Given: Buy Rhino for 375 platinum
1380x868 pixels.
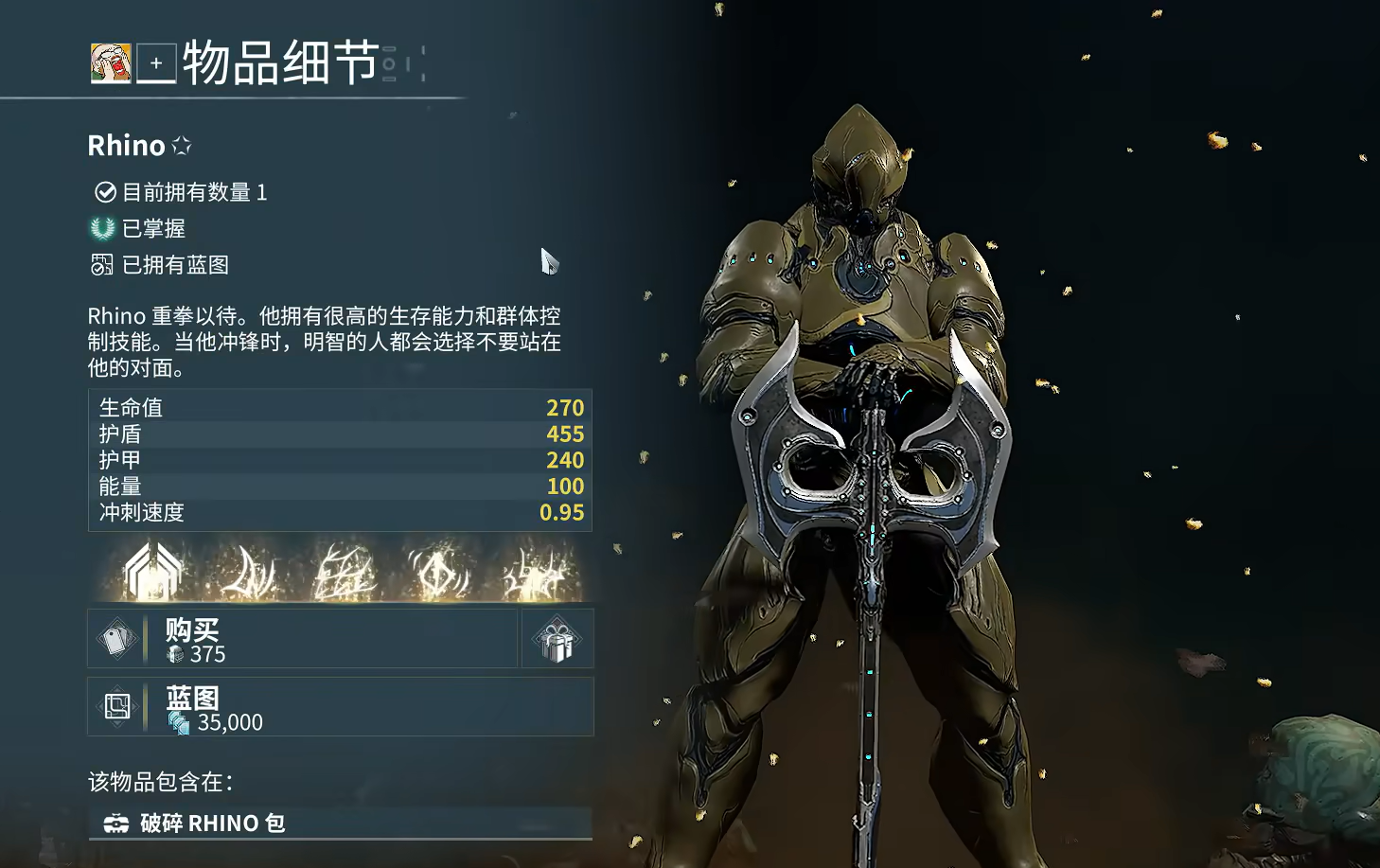Looking at the screenshot, I should coord(303,639).
